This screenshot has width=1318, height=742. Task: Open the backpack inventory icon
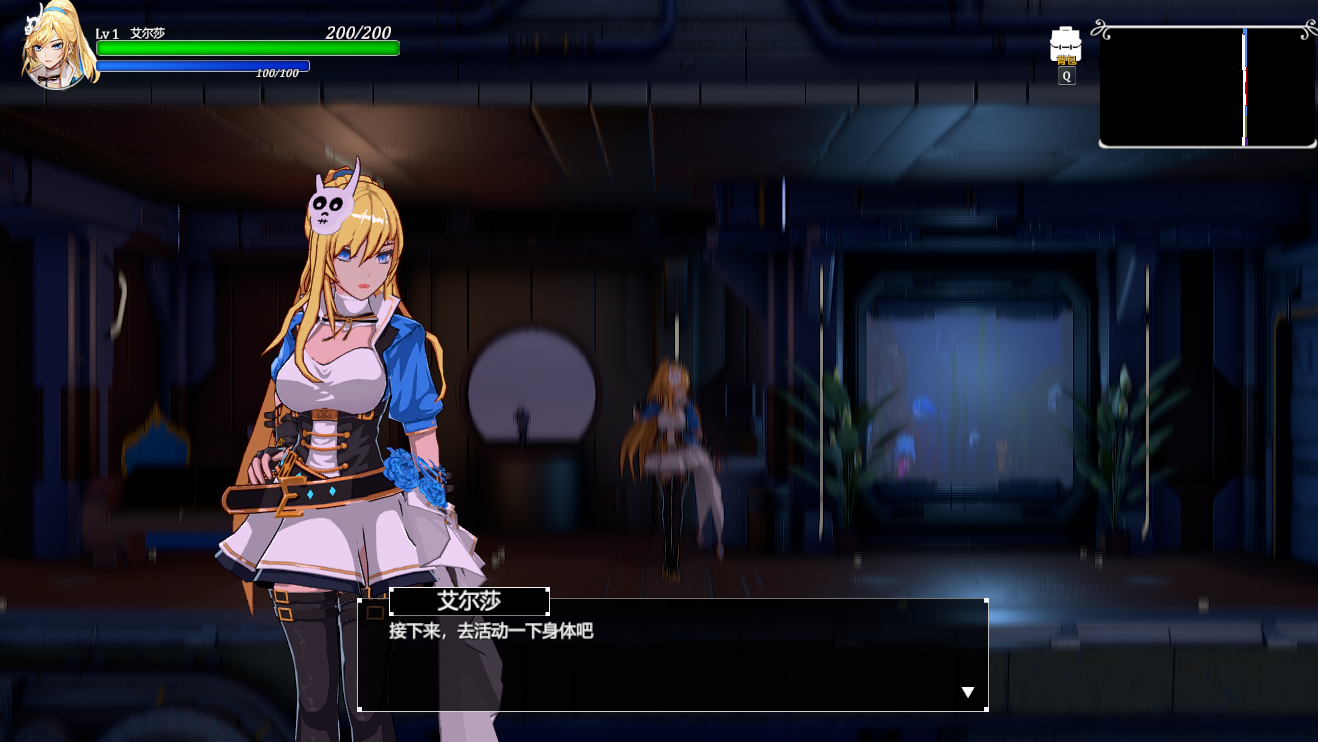click(x=1065, y=45)
